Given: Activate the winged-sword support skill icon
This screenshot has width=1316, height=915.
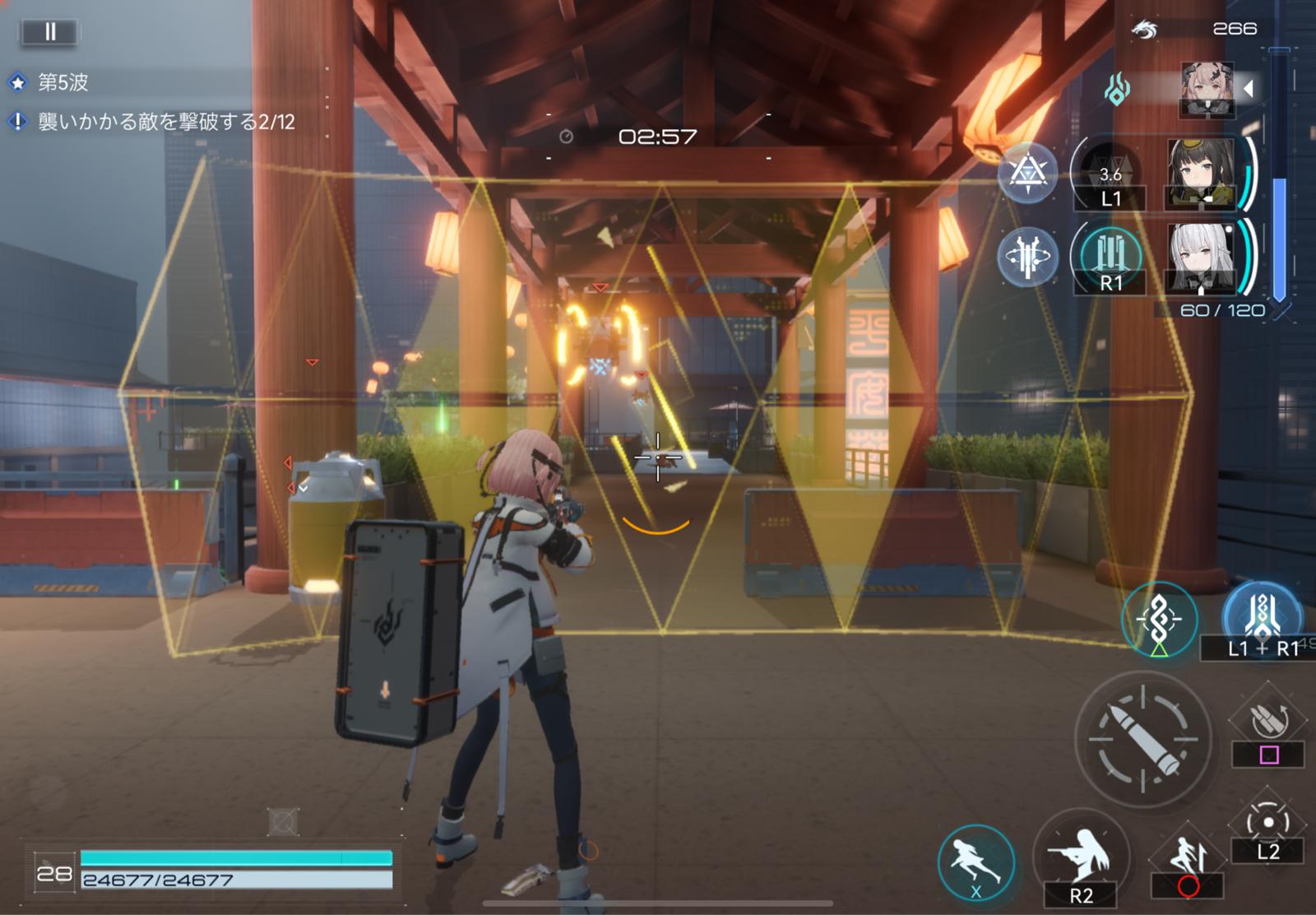Looking at the screenshot, I should [x=1027, y=258].
